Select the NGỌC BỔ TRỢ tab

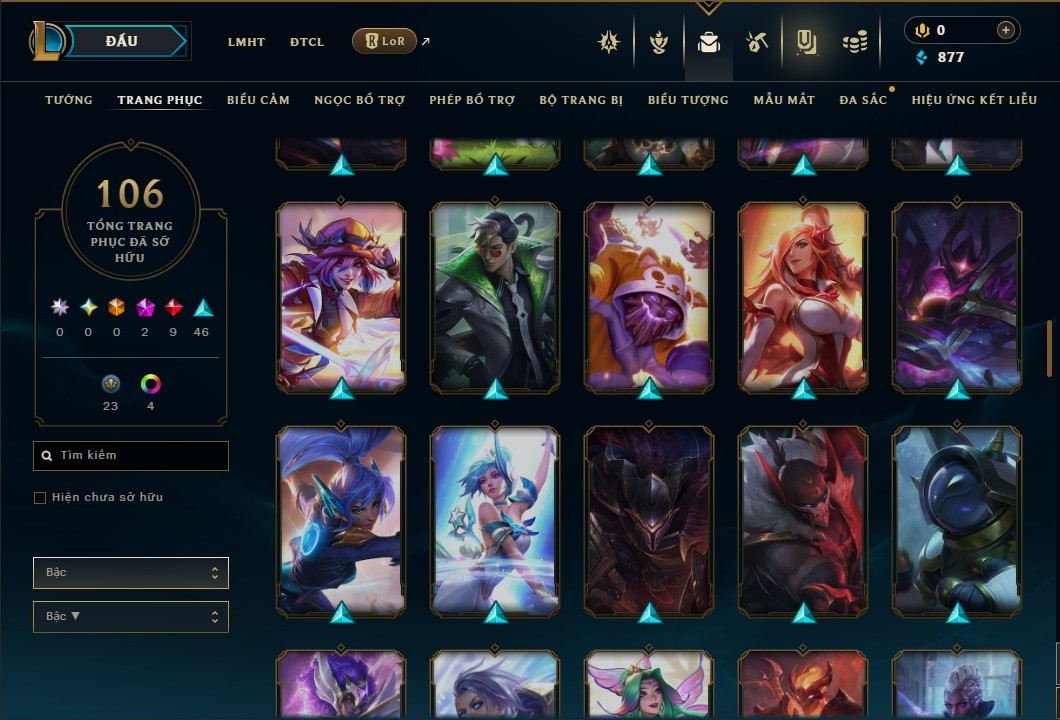(360, 100)
